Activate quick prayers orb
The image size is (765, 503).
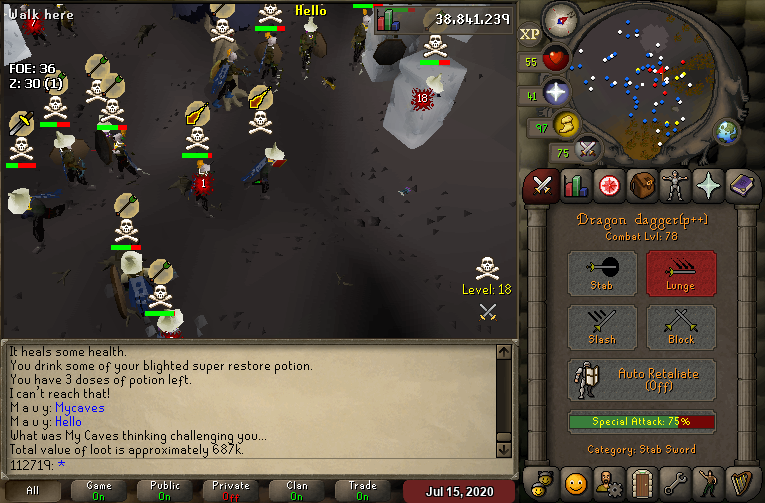click(x=556, y=94)
